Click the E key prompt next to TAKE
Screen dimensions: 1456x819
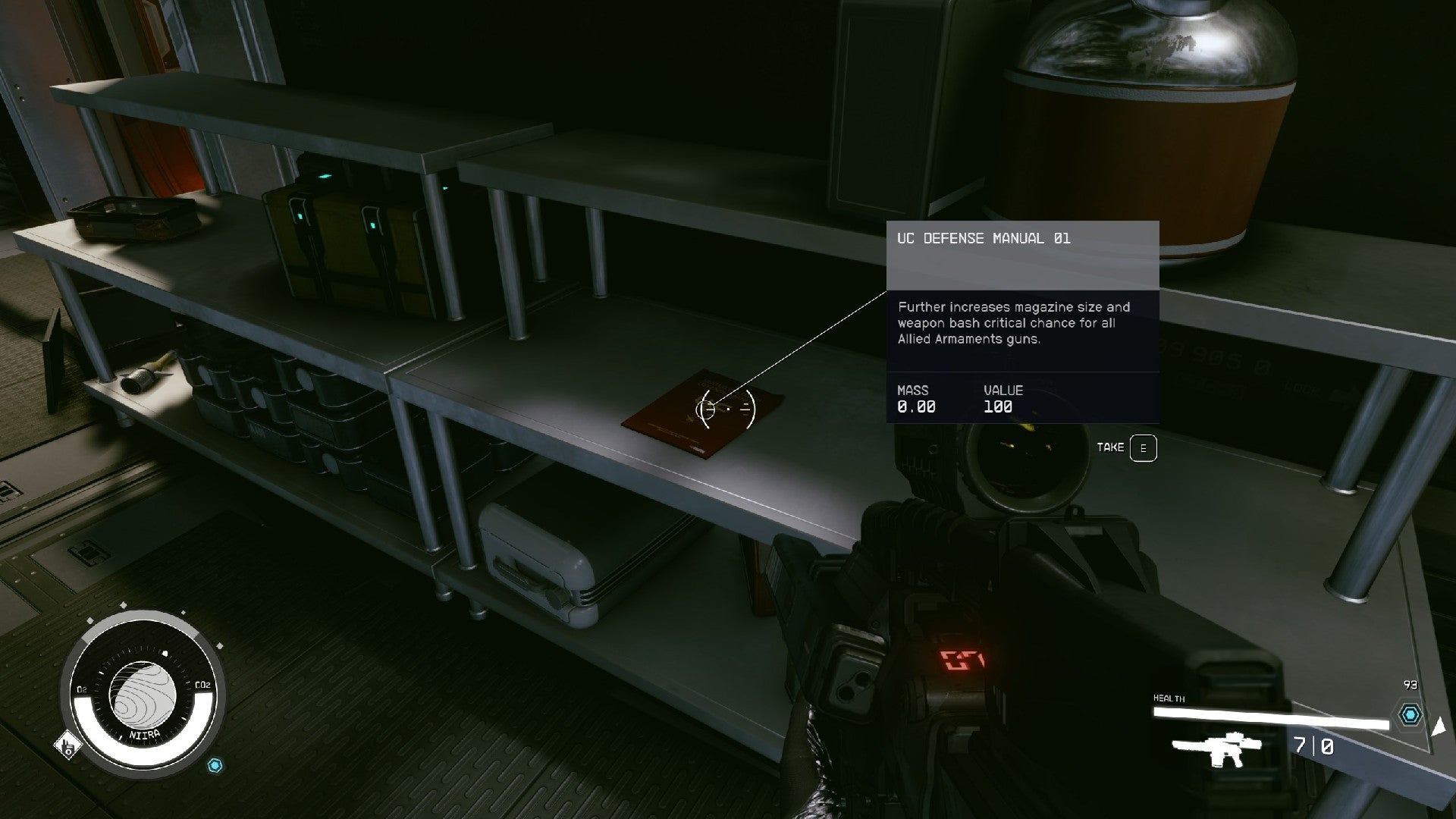[1144, 447]
